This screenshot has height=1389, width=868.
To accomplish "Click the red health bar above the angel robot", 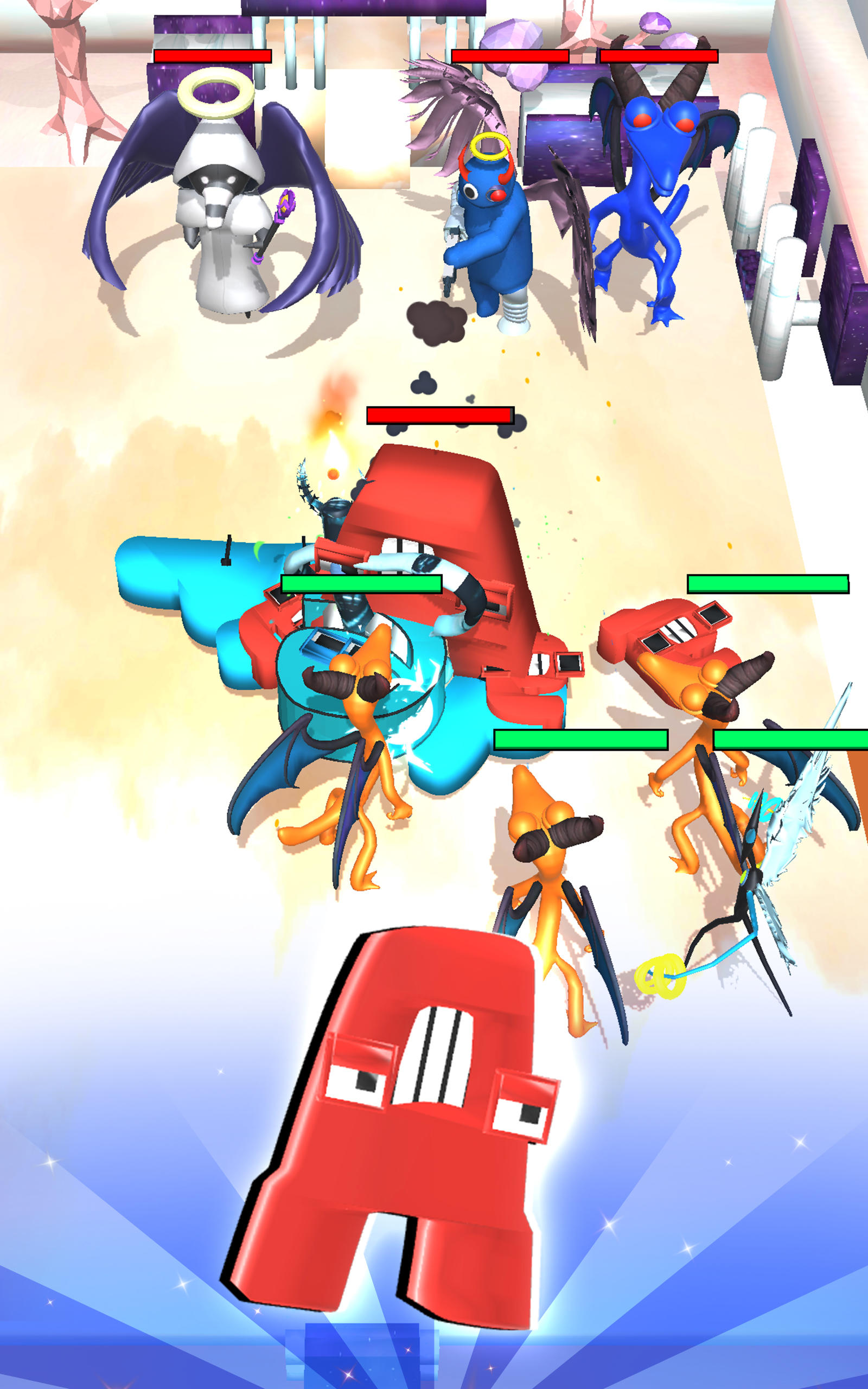I will point(213,56).
